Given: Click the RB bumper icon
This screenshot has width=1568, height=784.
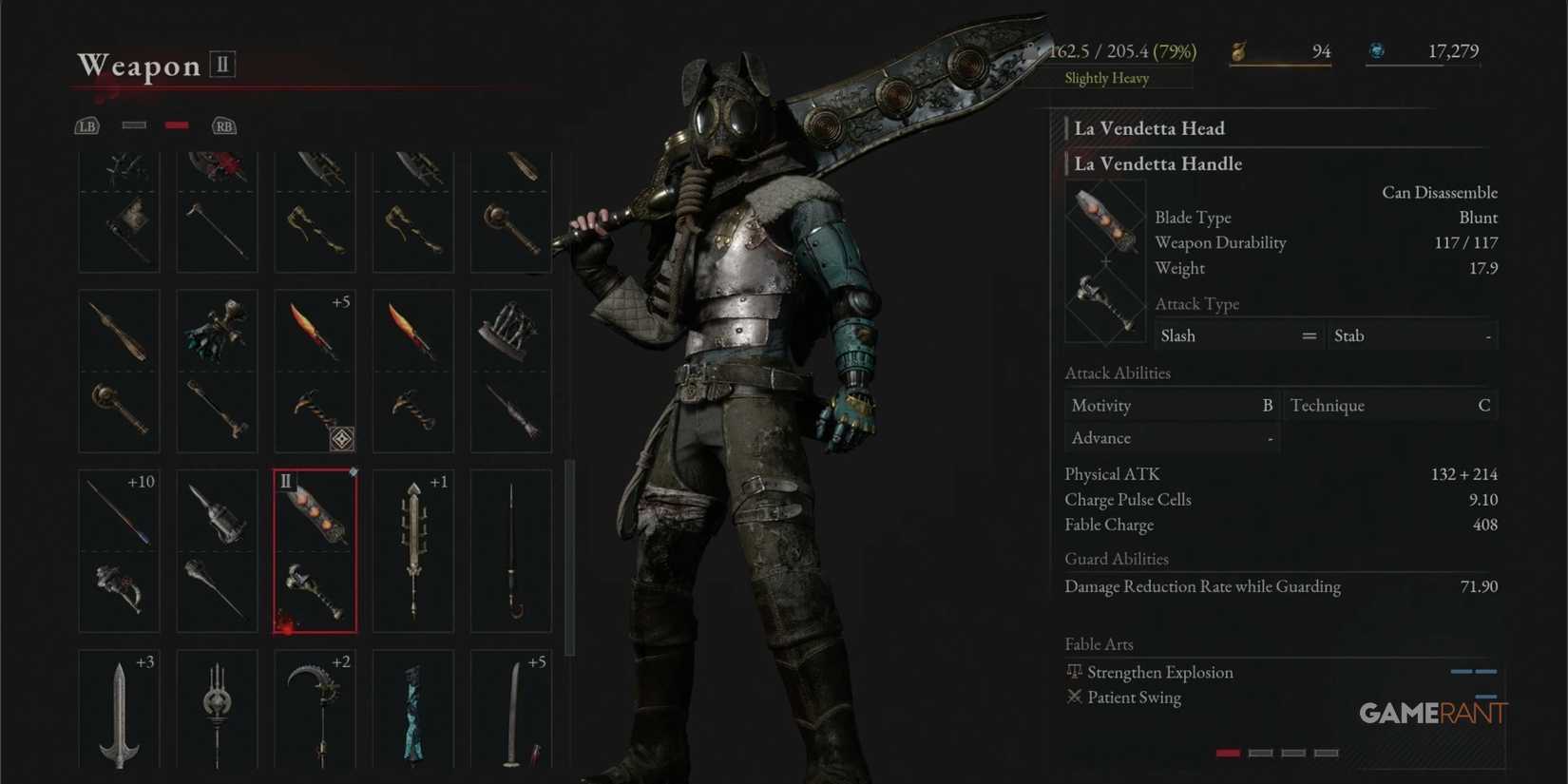Looking at the screenshot, I should pos(223,125).
